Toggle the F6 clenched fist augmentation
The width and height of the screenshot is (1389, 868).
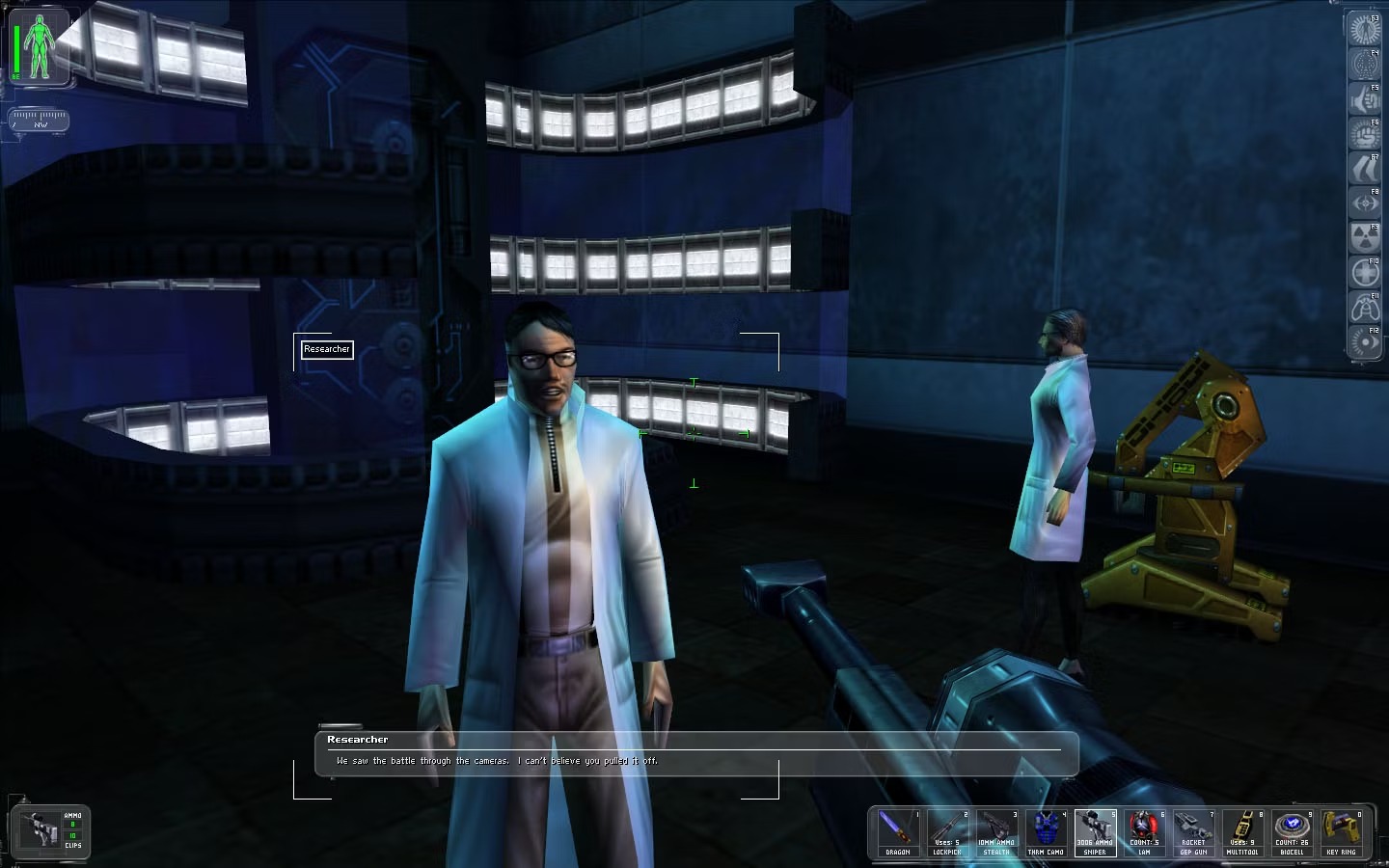tap(1364, 134)
